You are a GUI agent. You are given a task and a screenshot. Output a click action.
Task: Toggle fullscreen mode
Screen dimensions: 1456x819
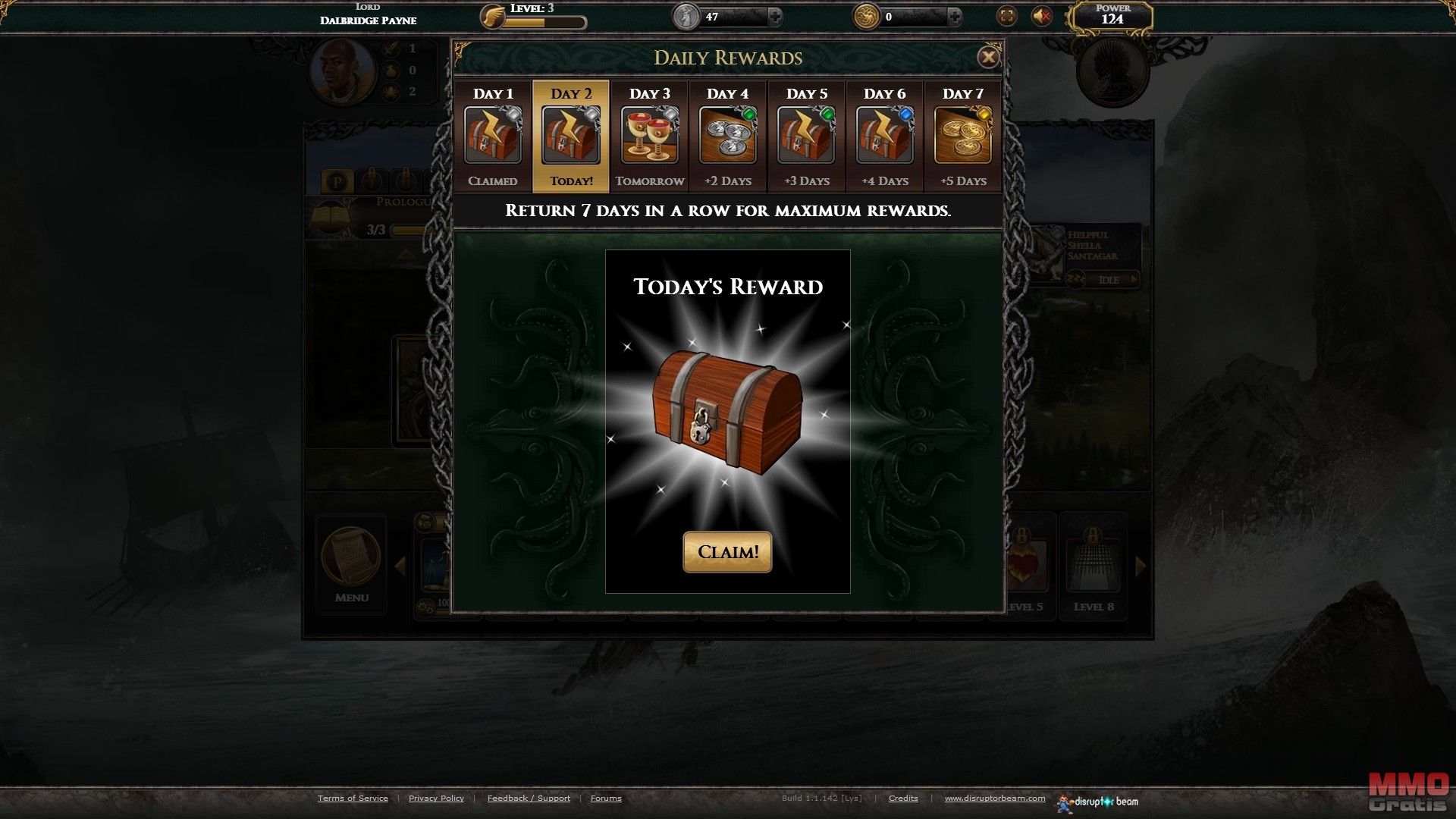[x=1006, y=16]
